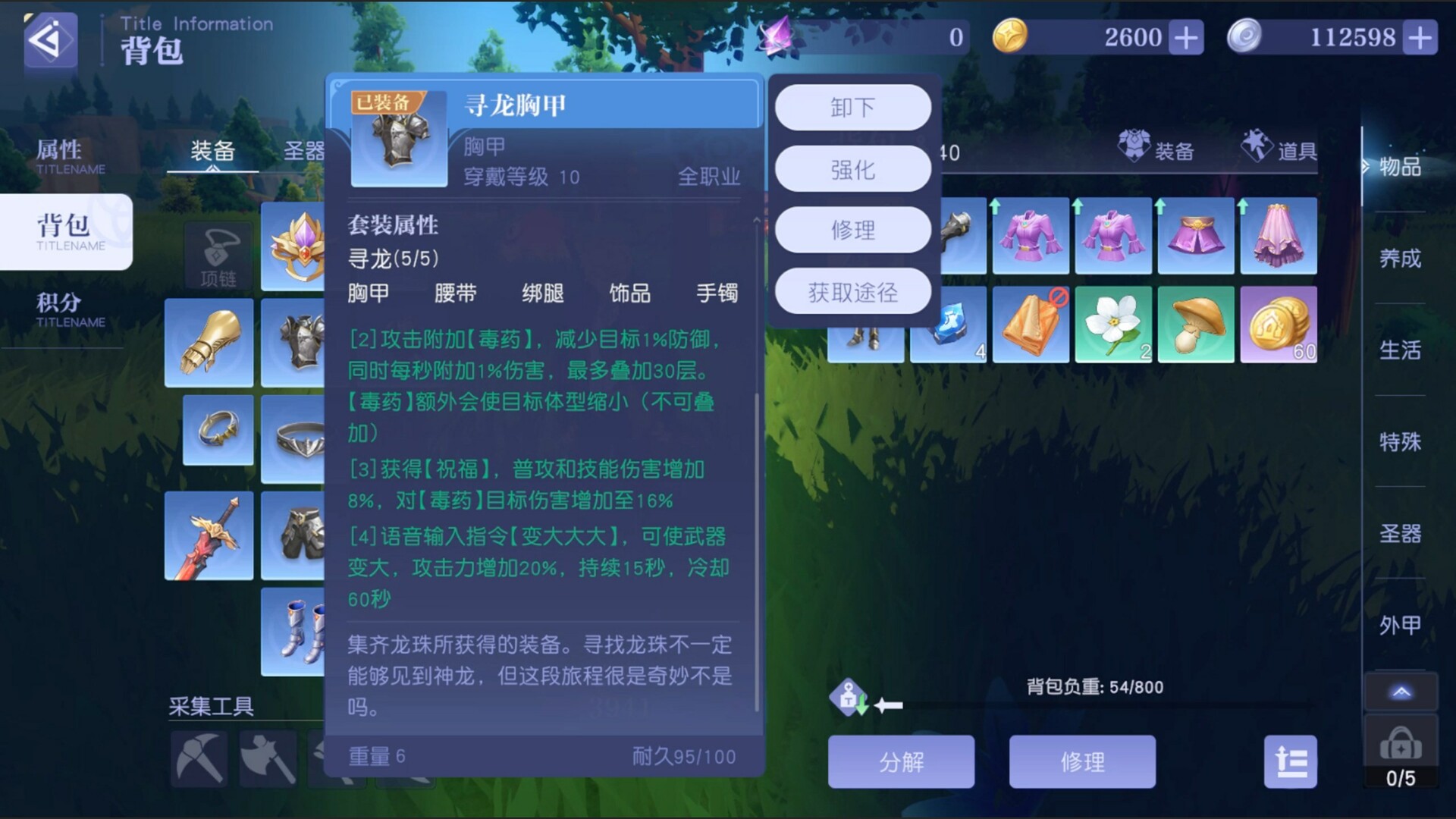The height and width of the screenshot is (819, 1456).
Task: Tap the necklace (项链) equipment slot
Action: click(x=218, y=256)
